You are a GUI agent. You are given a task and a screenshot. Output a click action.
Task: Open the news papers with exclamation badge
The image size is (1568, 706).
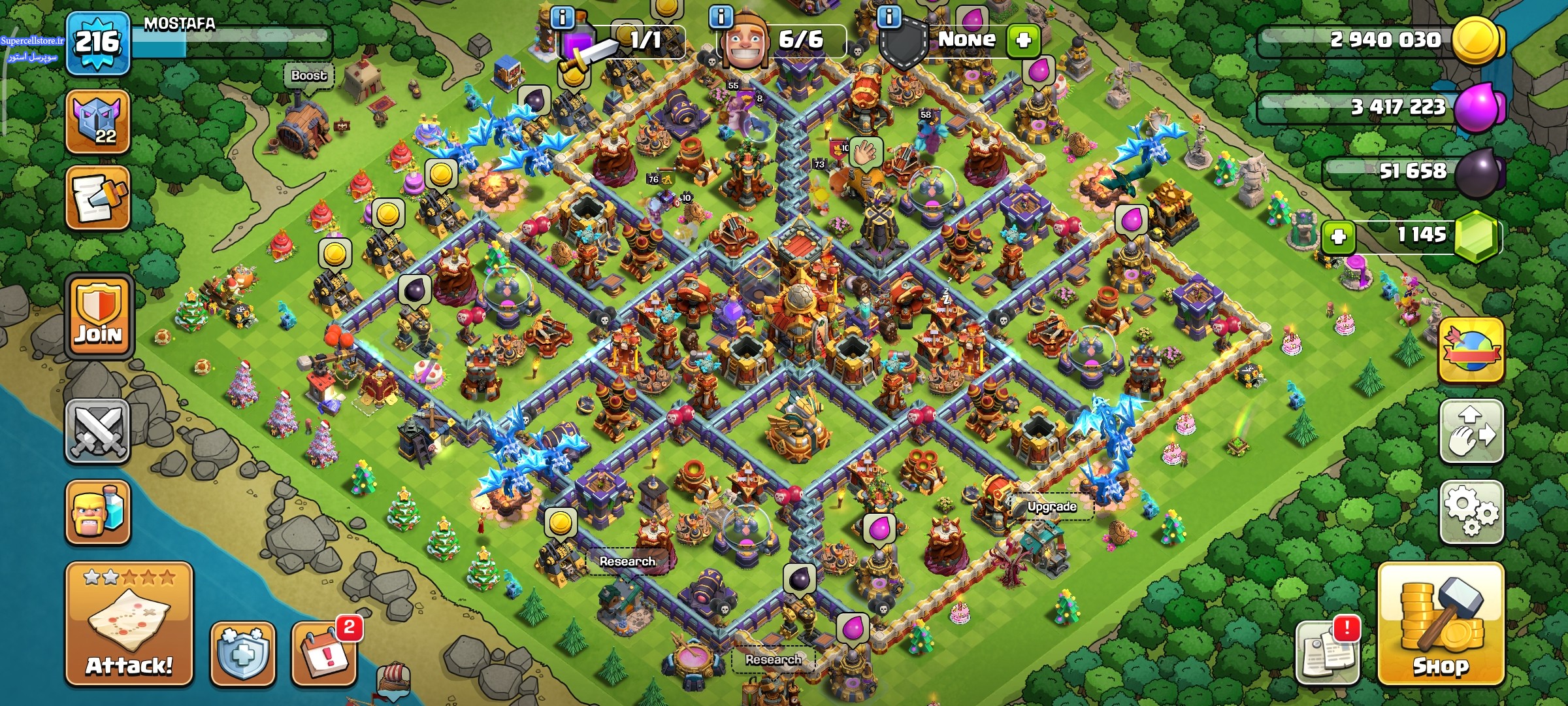[x=1326, y=652]
